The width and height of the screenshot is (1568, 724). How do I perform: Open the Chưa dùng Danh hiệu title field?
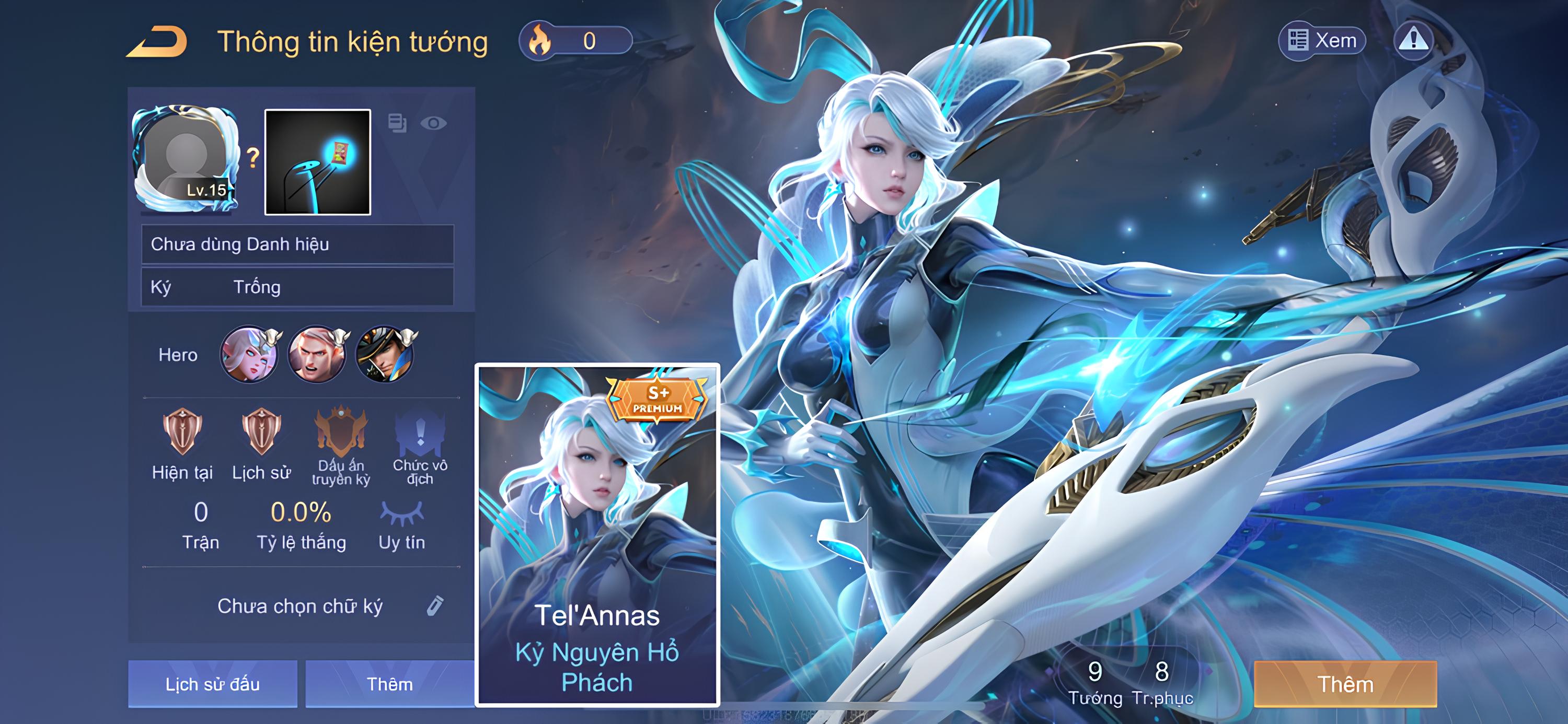tap(297, 244)
